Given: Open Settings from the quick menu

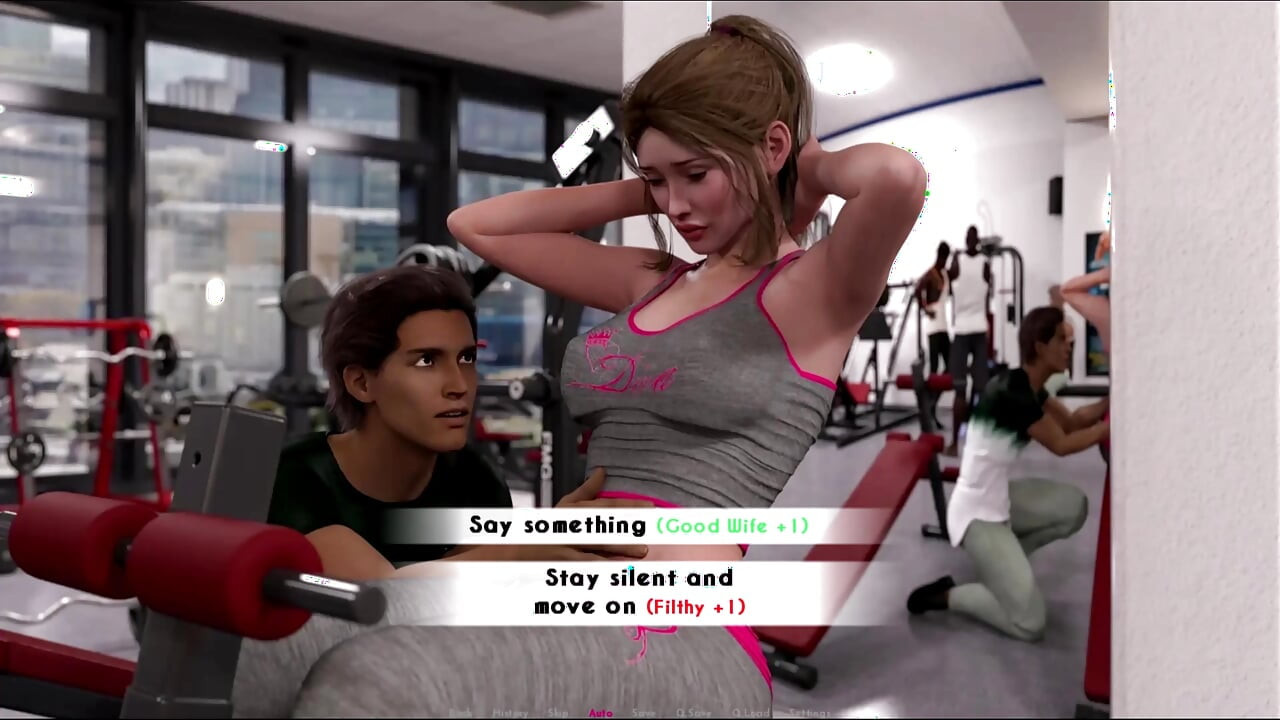Looking at the screenshot, I should 809,713.
